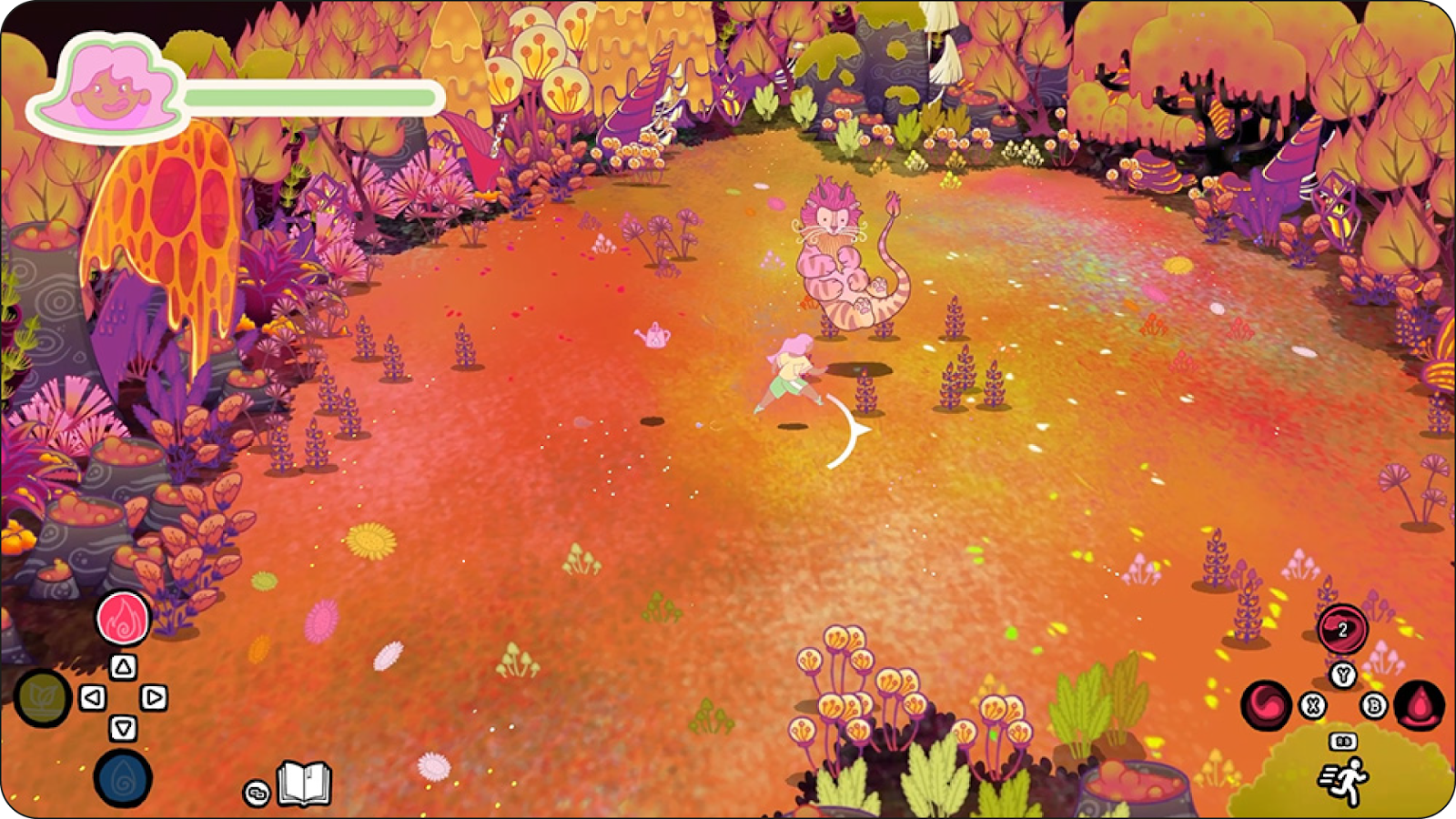Click the running figure sprint icon
The image size is (1456, 819).
(1344, 782)
